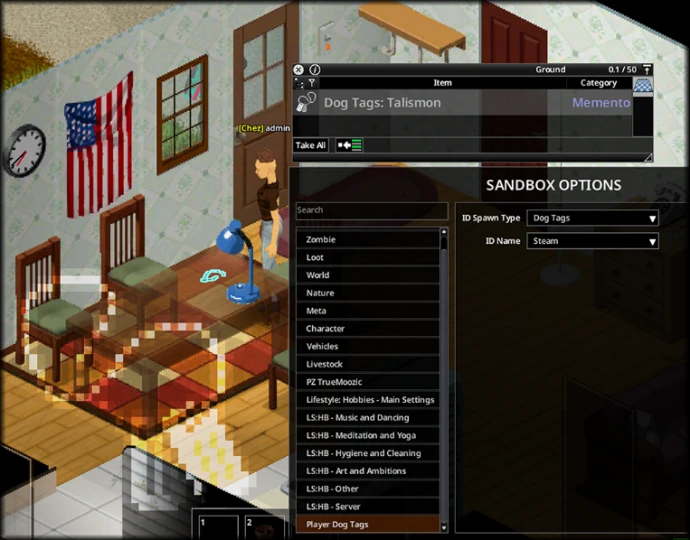
Task: Choose the Loot settings category
Action: click(367, 257)
